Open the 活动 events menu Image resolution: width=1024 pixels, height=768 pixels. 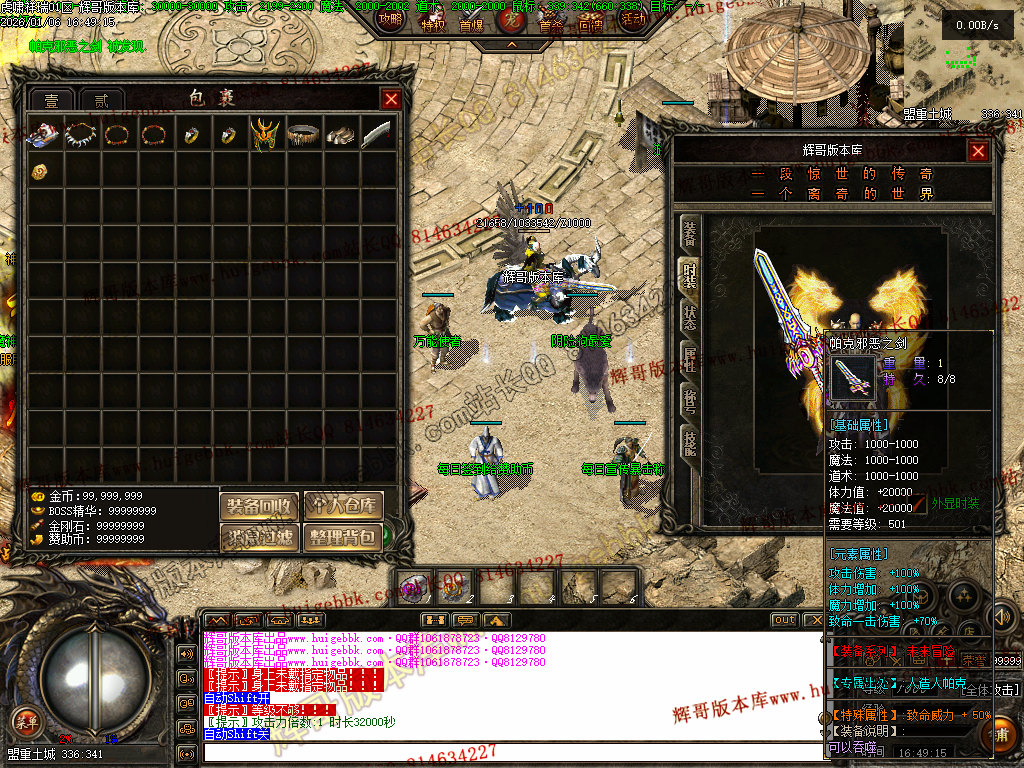pos(632,20)
